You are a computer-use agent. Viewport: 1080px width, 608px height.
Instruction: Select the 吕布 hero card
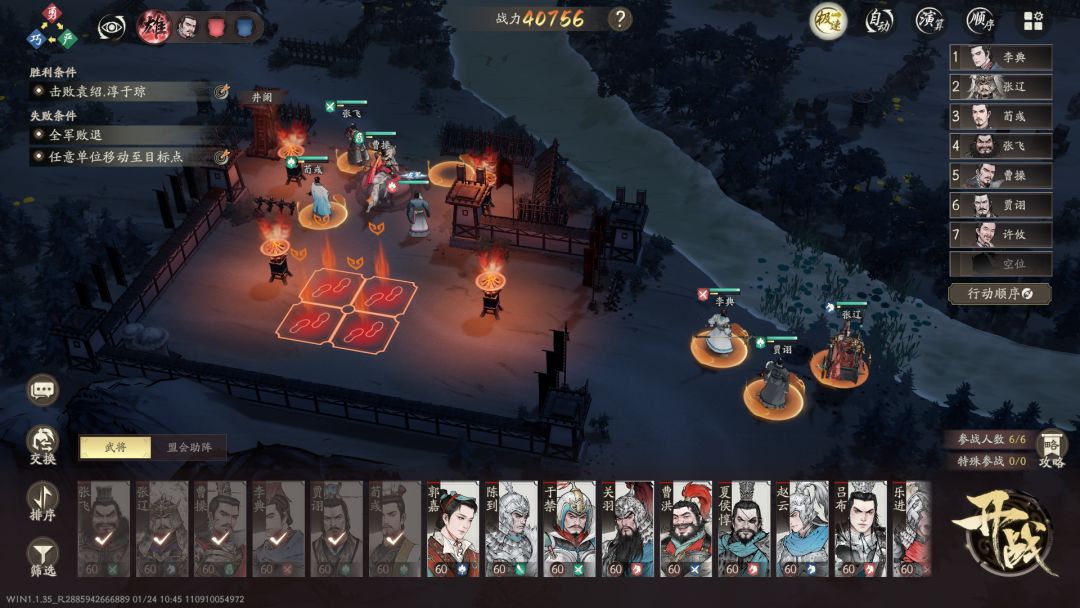pyautogui.click(x=860, y=528)
